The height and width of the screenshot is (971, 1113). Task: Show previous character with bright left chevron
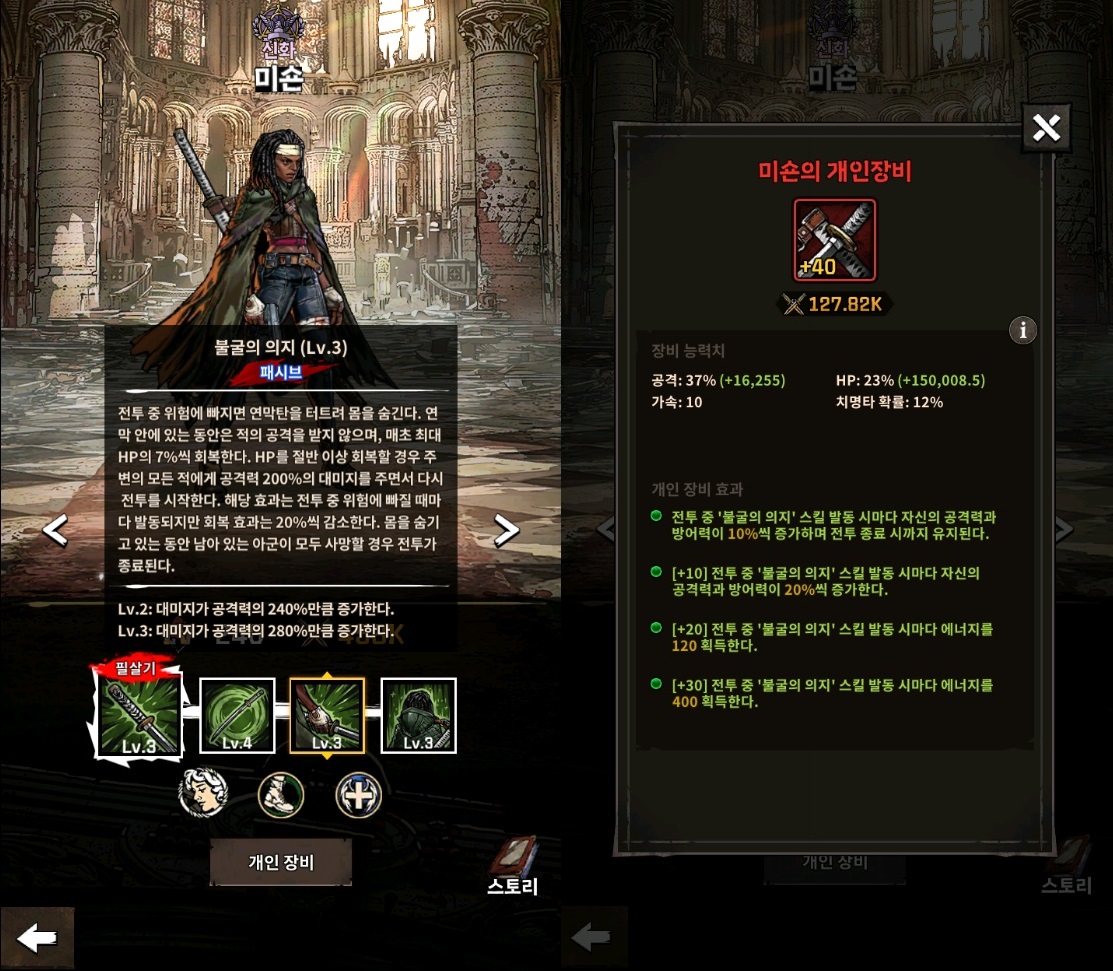tap(56, 530)
